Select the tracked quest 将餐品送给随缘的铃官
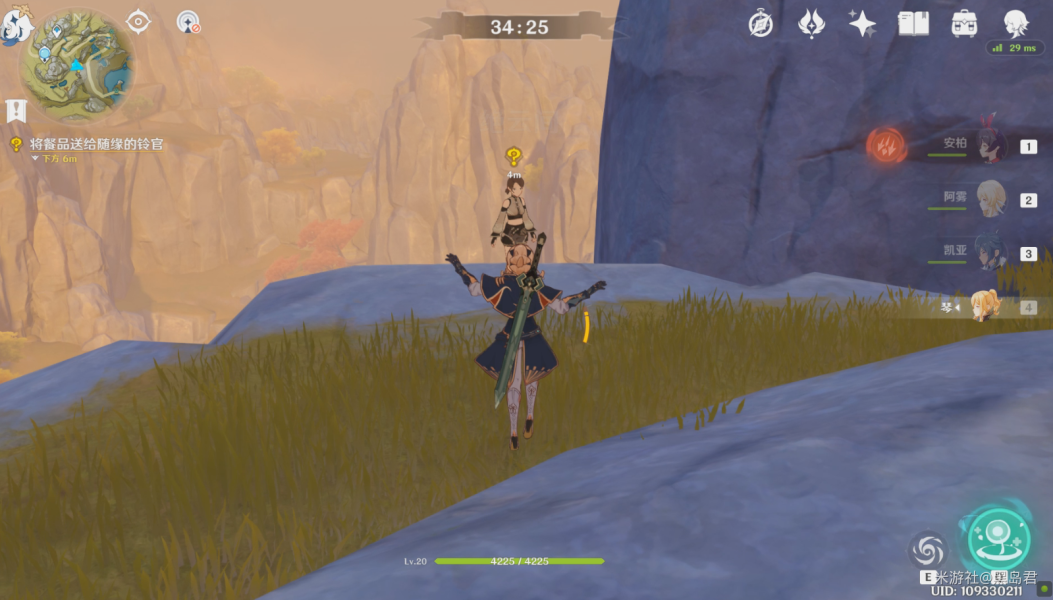Image resolution: width=1053 pixels, height=600 pixels. click(x=96, y=144)
